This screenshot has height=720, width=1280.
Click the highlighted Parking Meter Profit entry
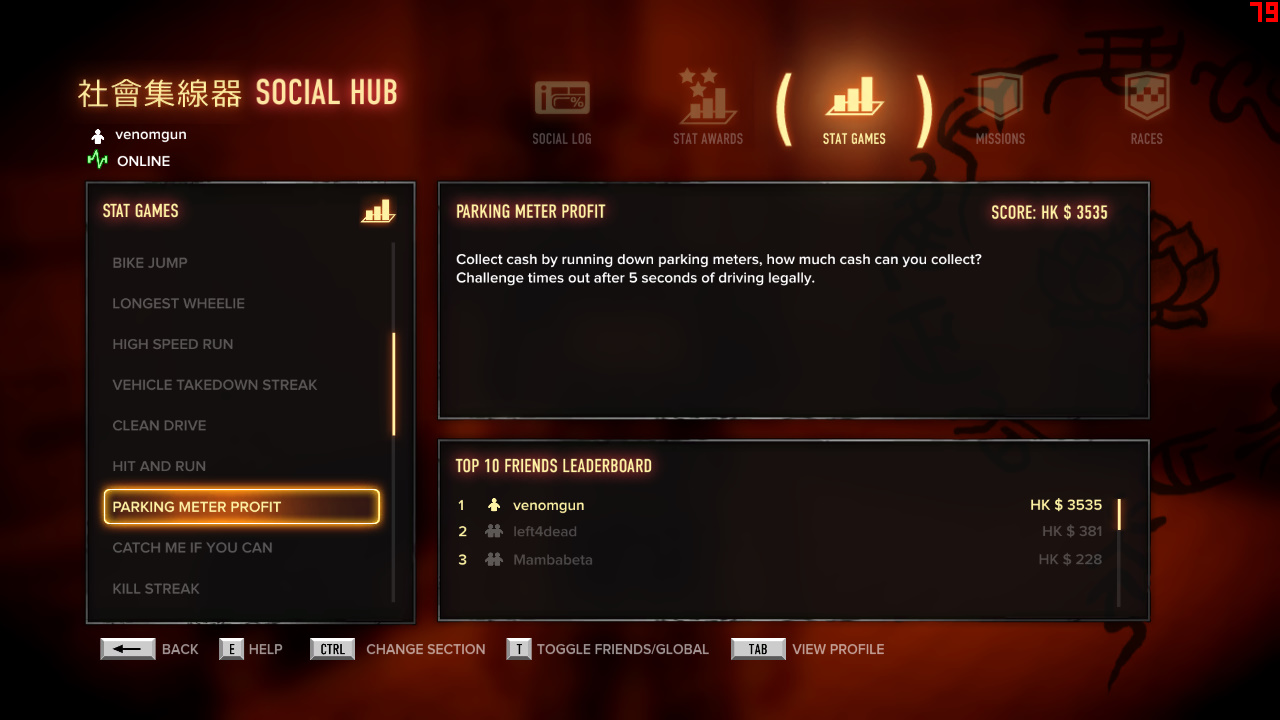point(241,507)
